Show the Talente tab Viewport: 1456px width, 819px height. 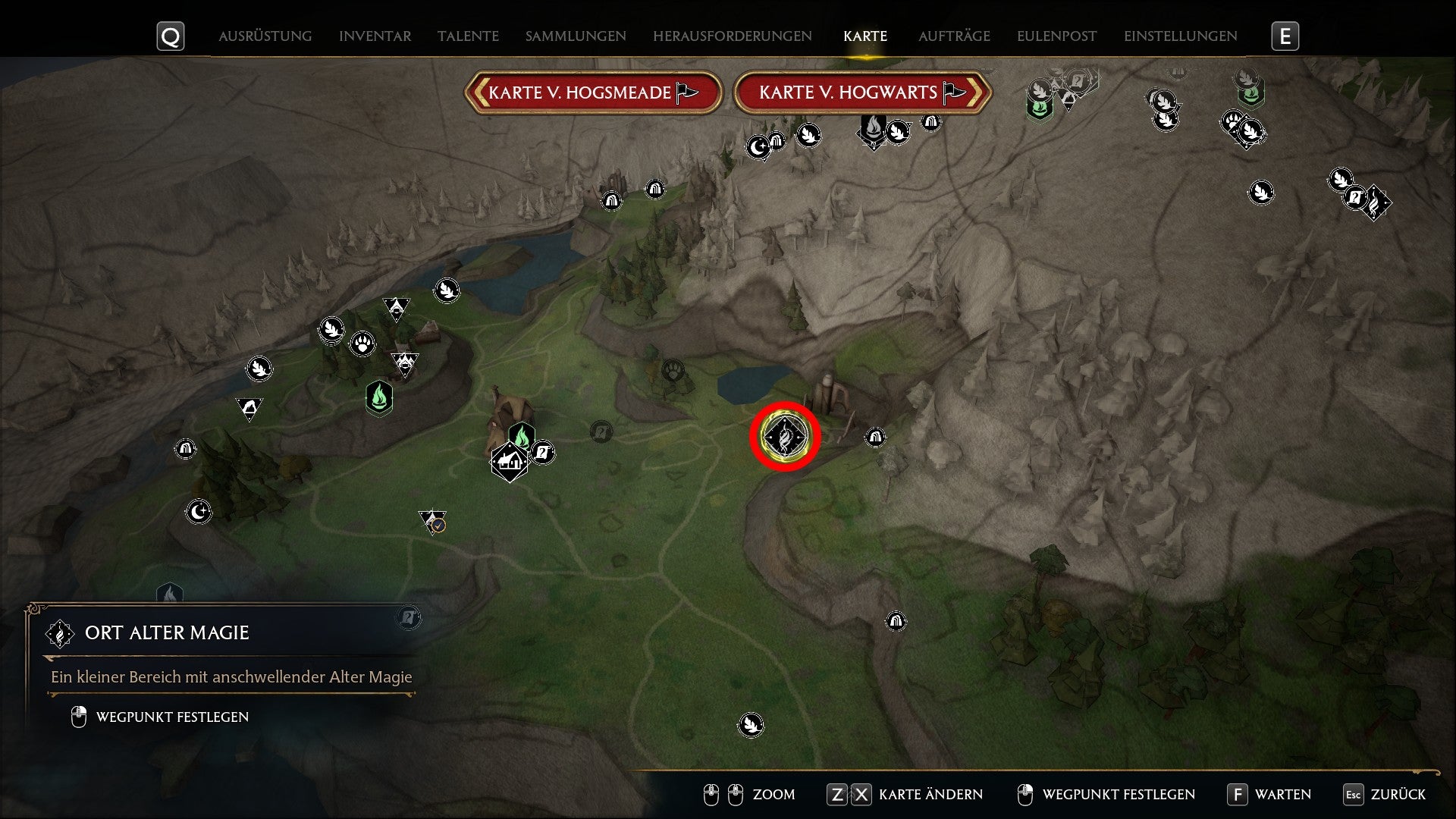pyautogui.click(x=468, y=36)
